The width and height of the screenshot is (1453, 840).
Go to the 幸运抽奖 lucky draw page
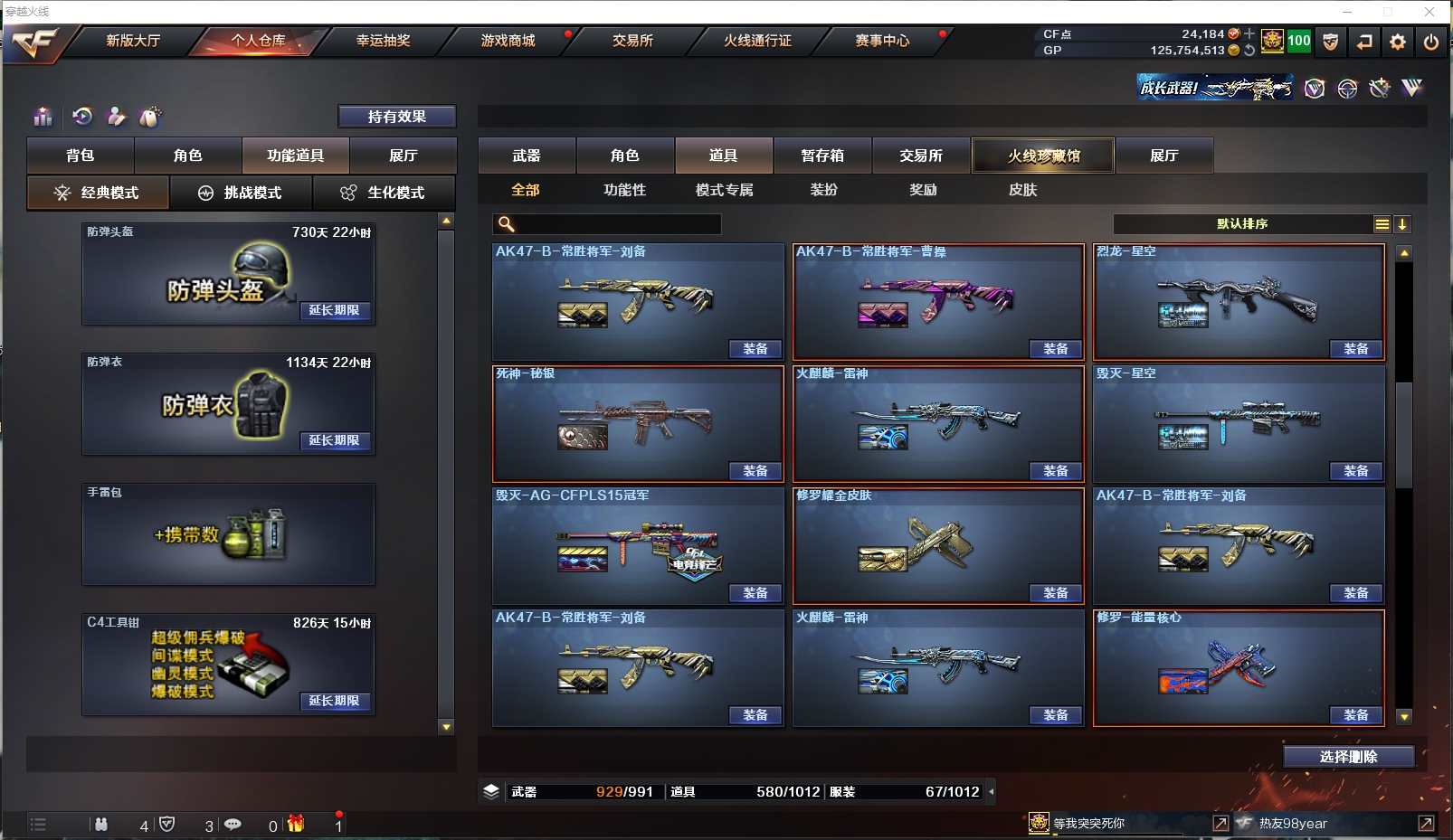[383, 41]
